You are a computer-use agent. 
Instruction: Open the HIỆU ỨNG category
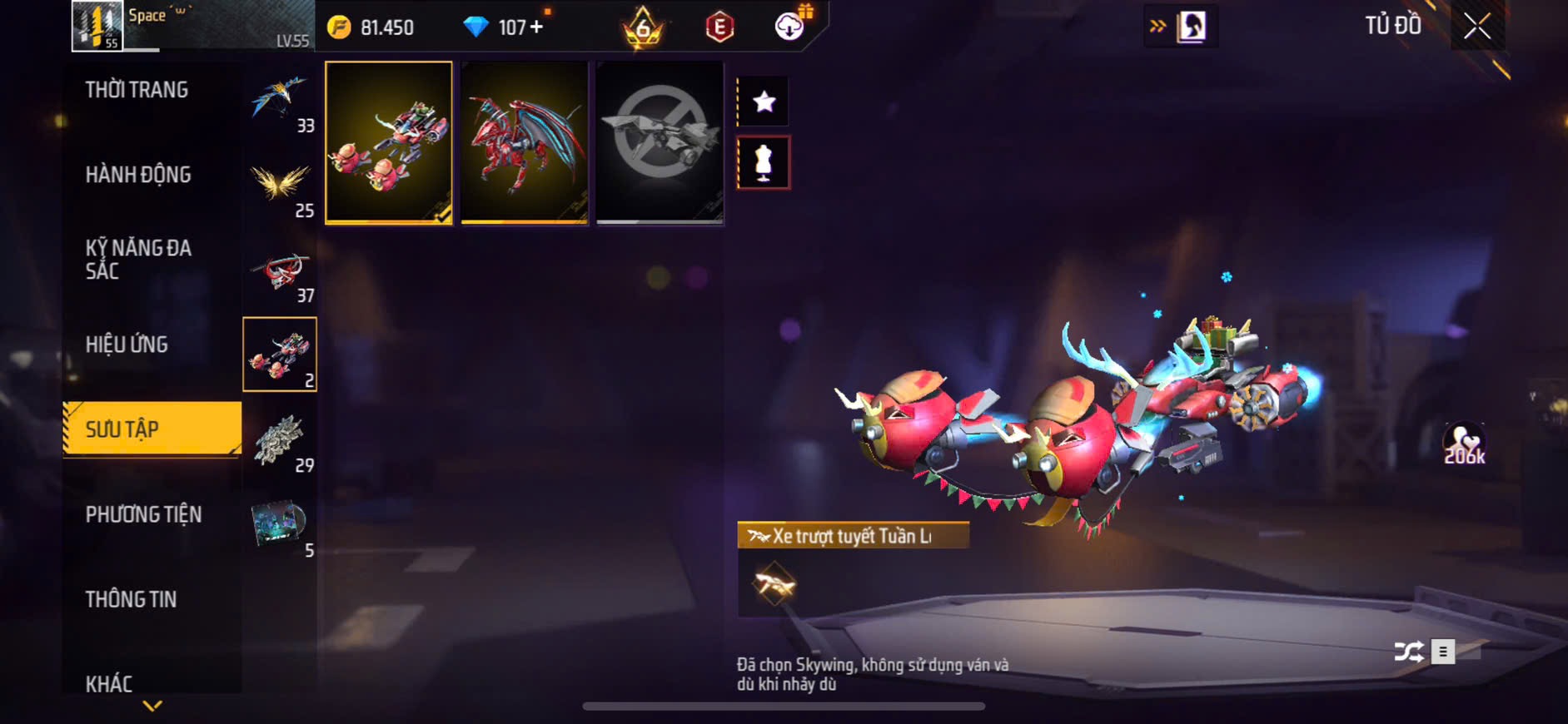127,345
